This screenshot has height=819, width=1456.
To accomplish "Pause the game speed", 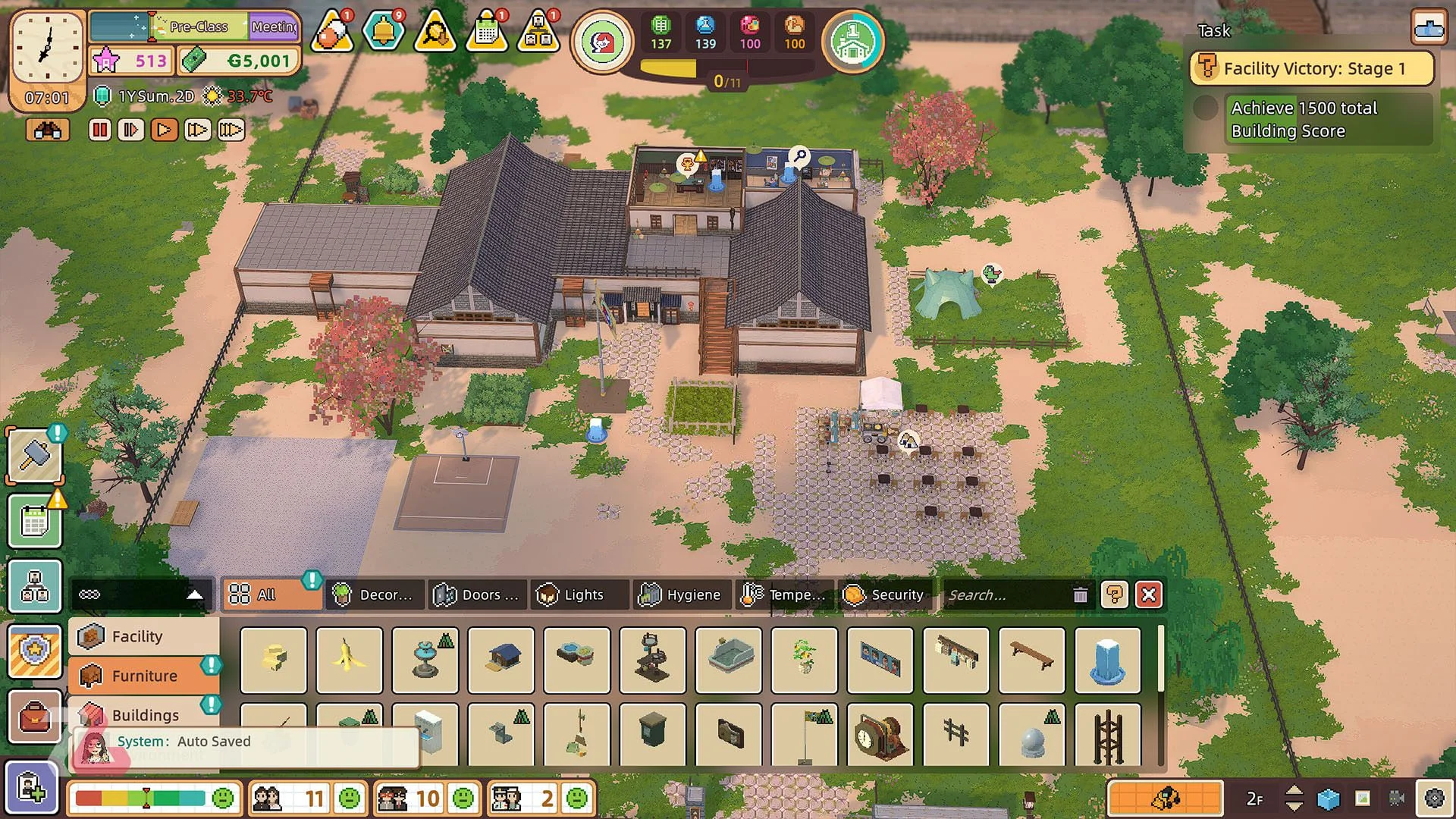I will (99, 130).
